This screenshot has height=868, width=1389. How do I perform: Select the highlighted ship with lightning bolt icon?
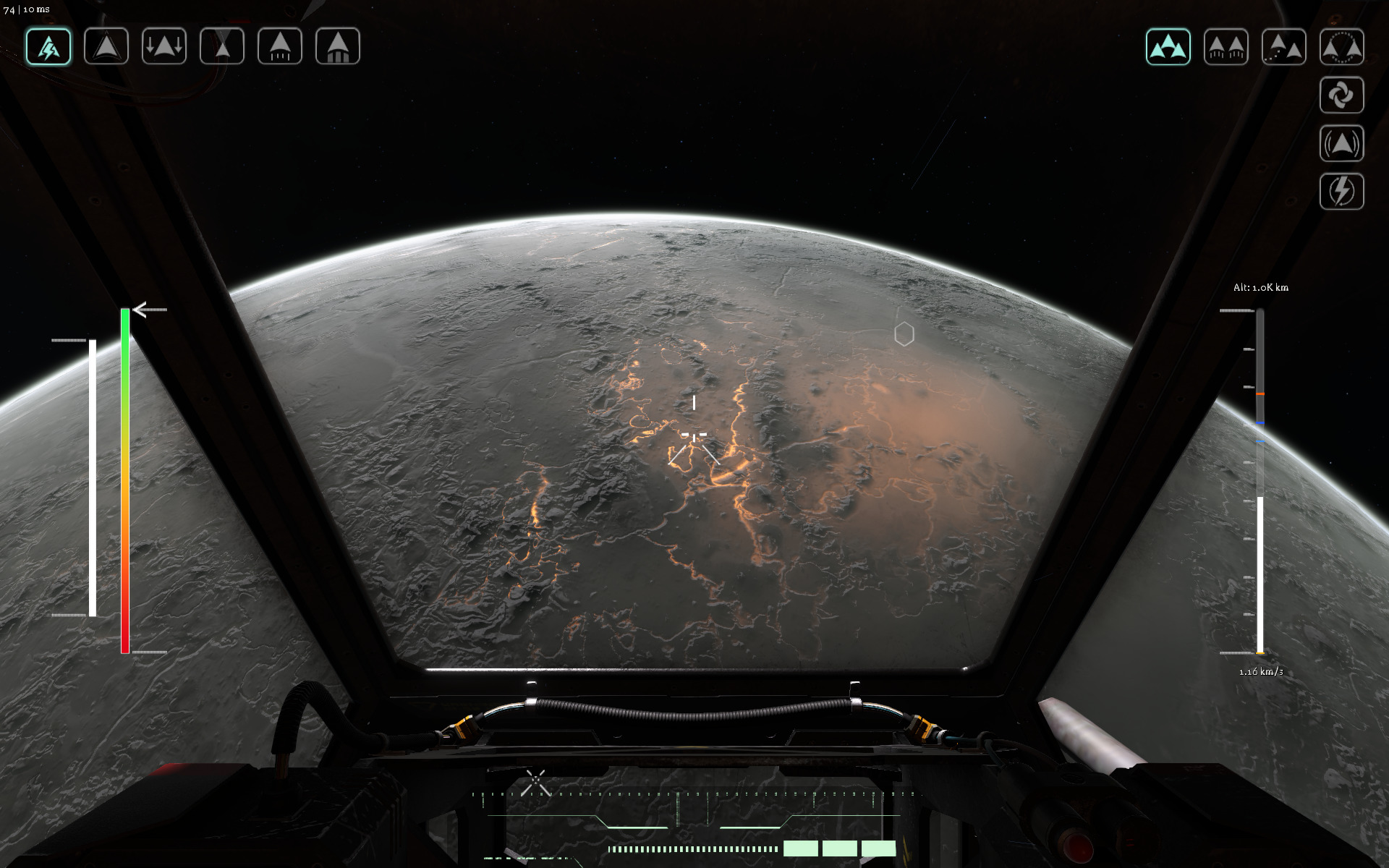48,47
